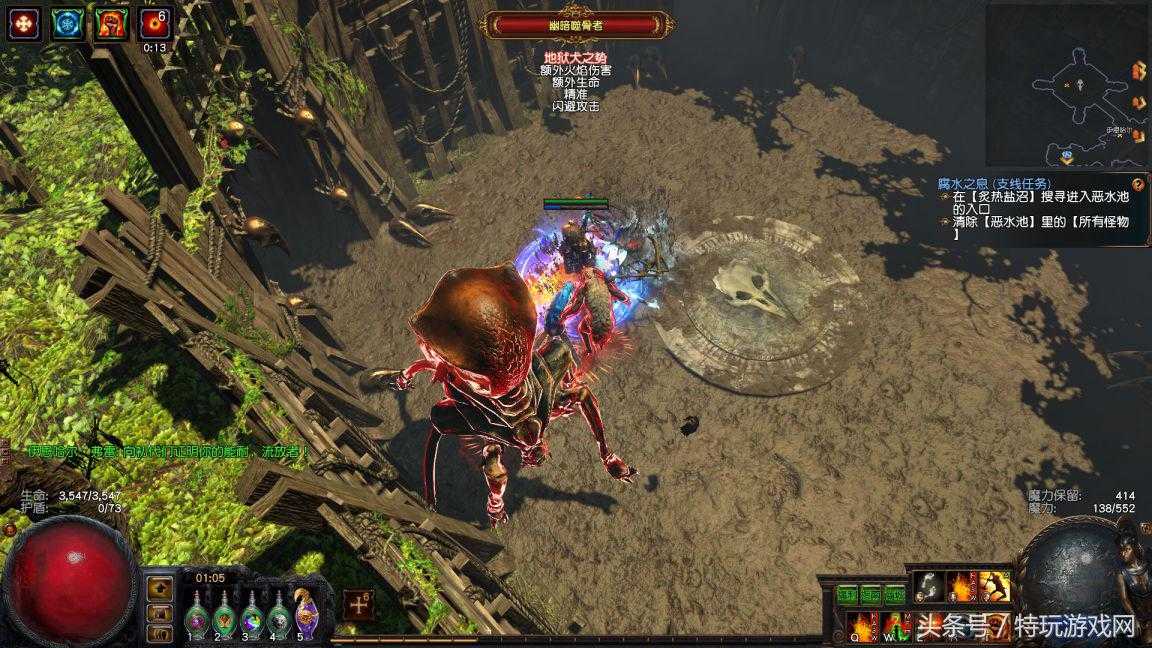The image size is (1152, 648).
Task: Activate the fire skill bound to Q
Action: (864, 625)
